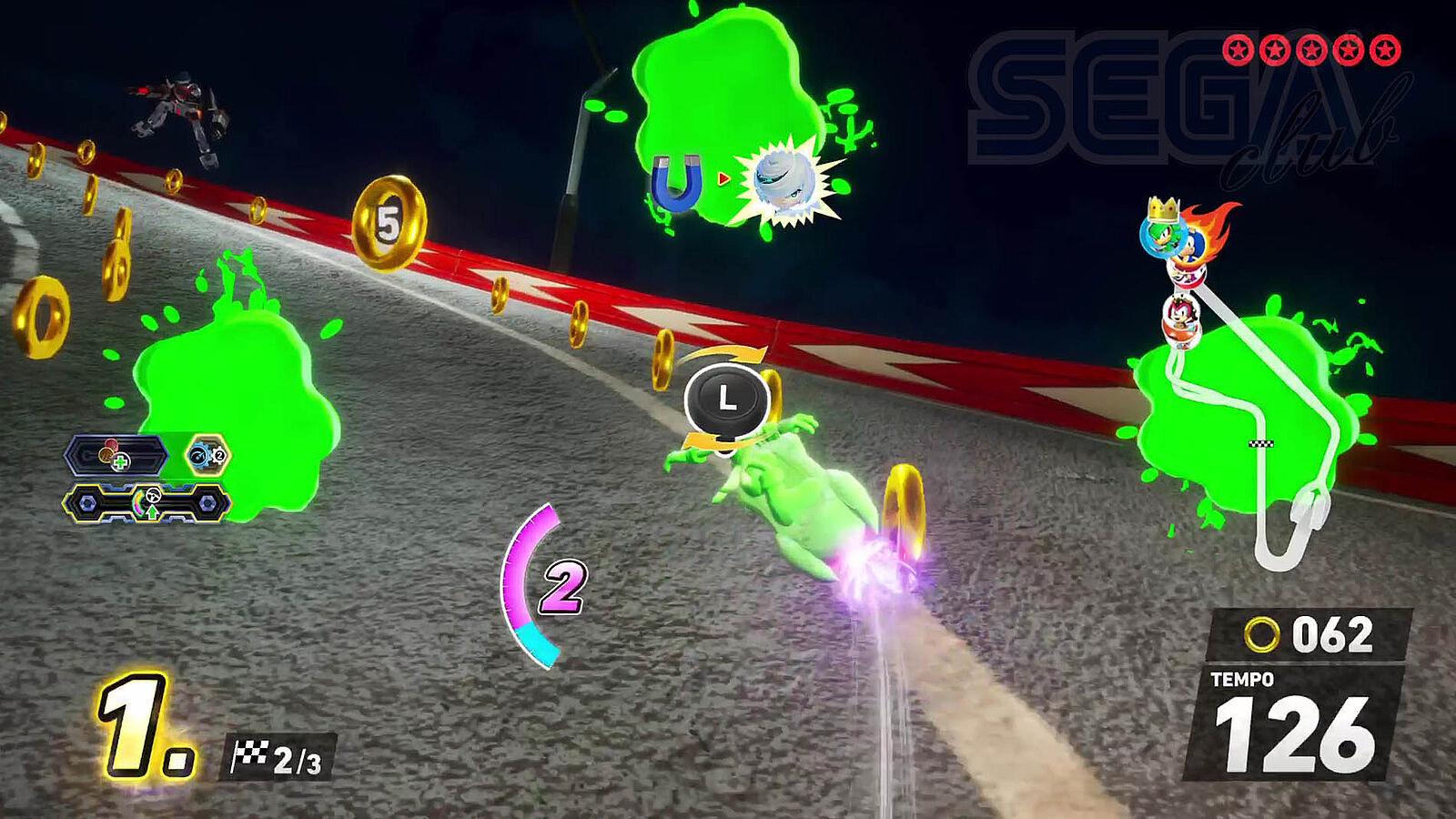The width and height of the screenshot is (1456, 819).
Task: Select the crowned green racer map marker
Action: tap(1162, 231)
